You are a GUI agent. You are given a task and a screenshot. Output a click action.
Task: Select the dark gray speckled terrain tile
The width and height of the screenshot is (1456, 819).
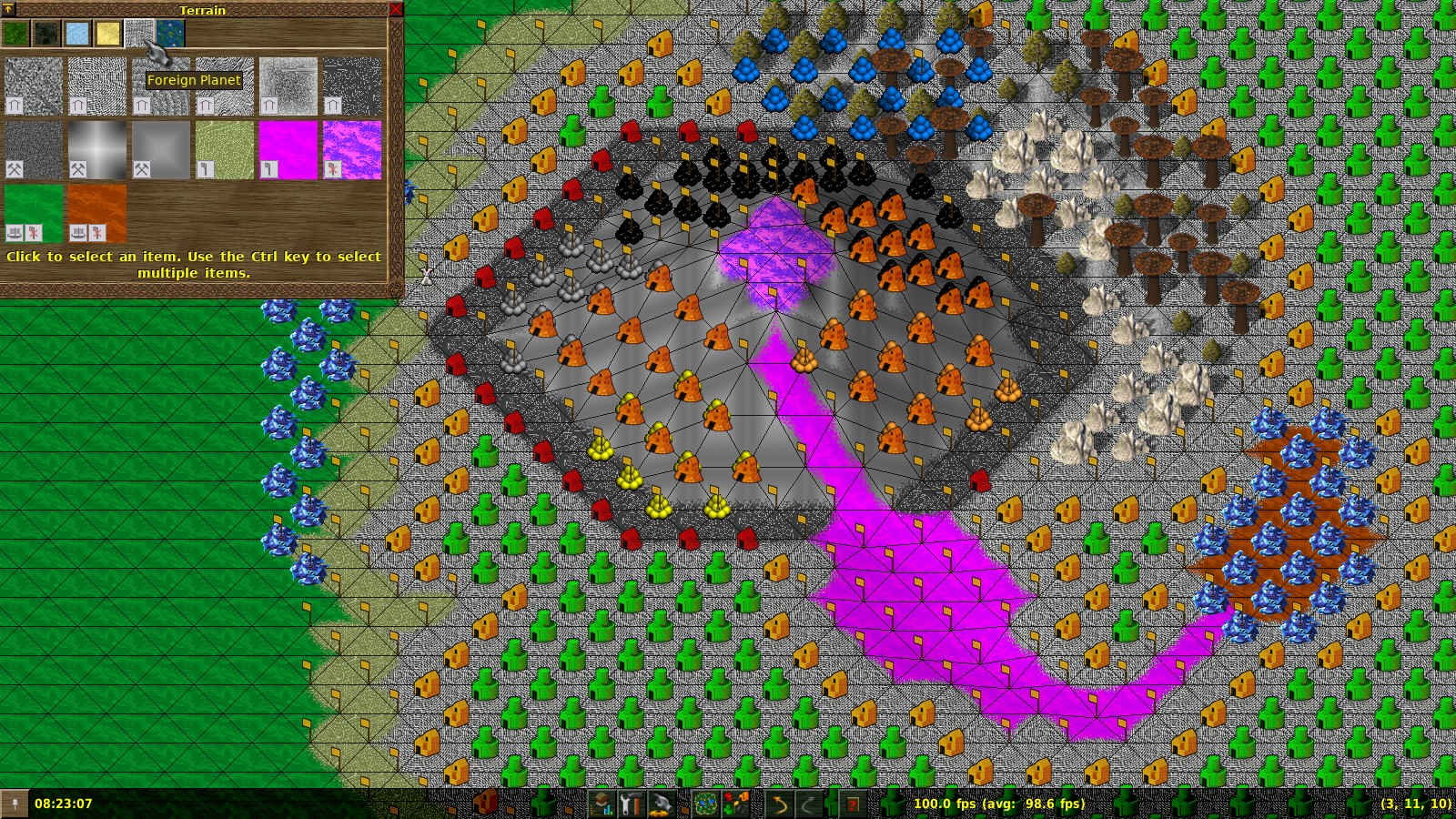(352, 86)
